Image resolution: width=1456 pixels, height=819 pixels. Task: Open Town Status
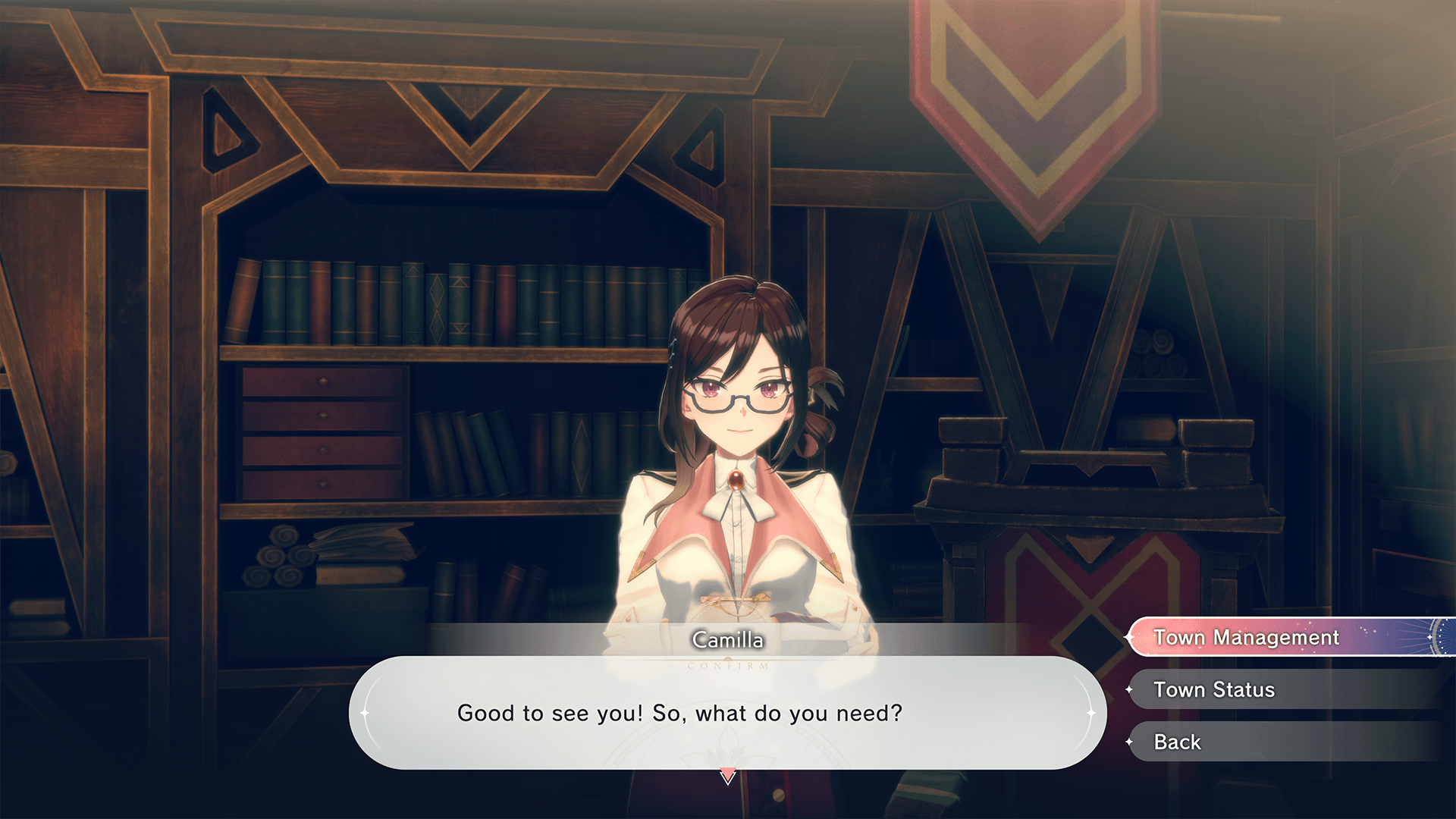1213,689
